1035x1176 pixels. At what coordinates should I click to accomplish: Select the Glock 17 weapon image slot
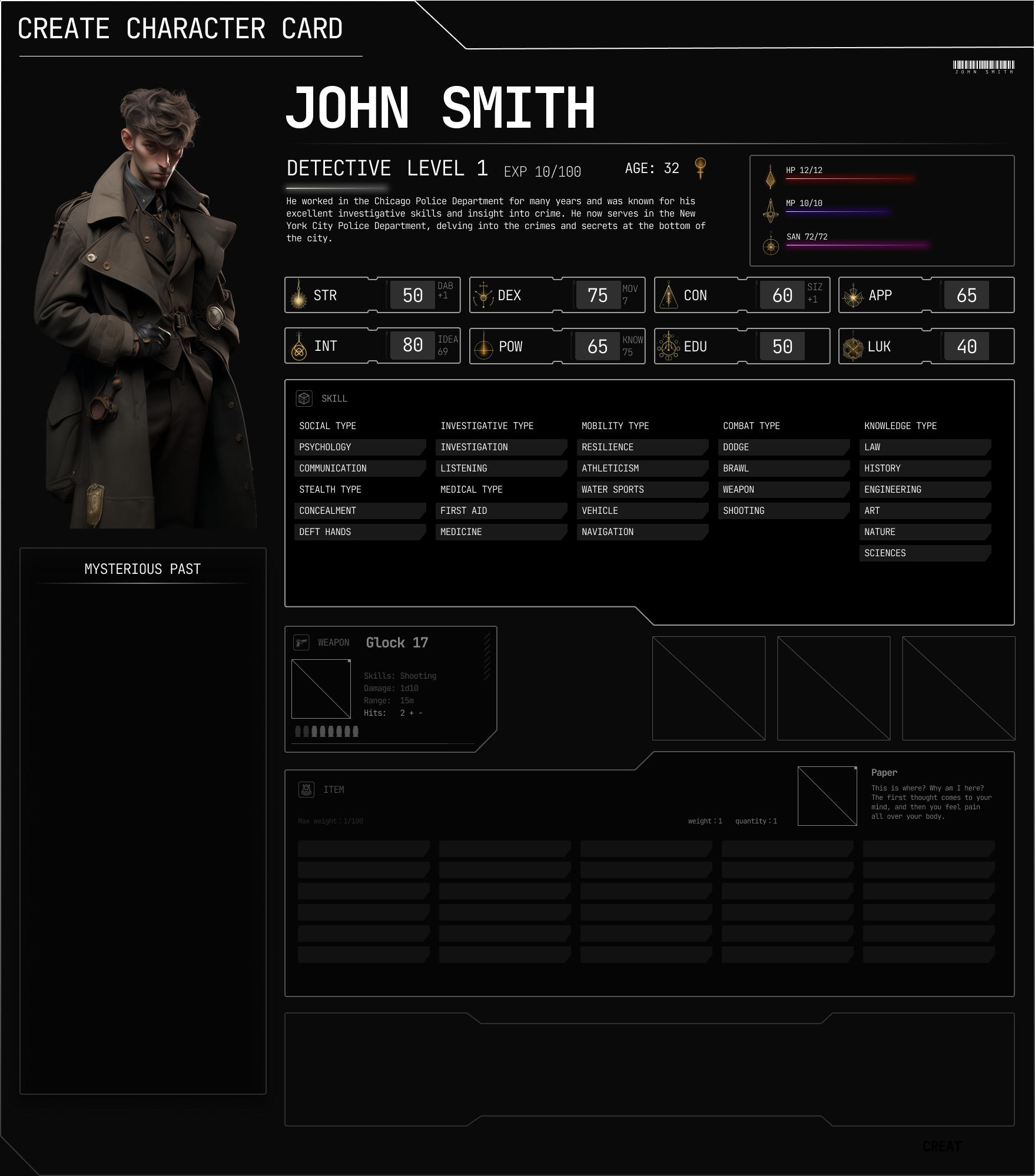(321, 689)
